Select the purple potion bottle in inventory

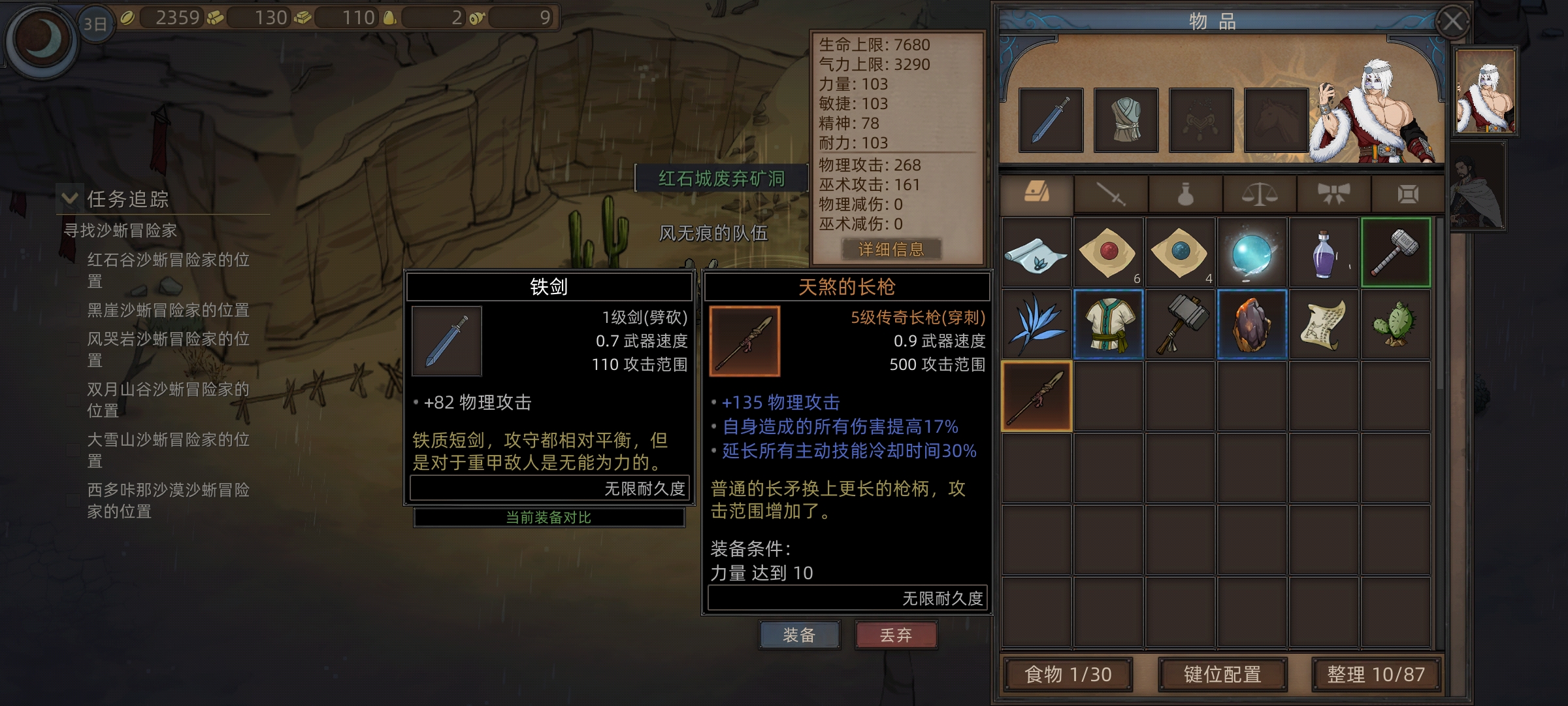pos(1324,254)
